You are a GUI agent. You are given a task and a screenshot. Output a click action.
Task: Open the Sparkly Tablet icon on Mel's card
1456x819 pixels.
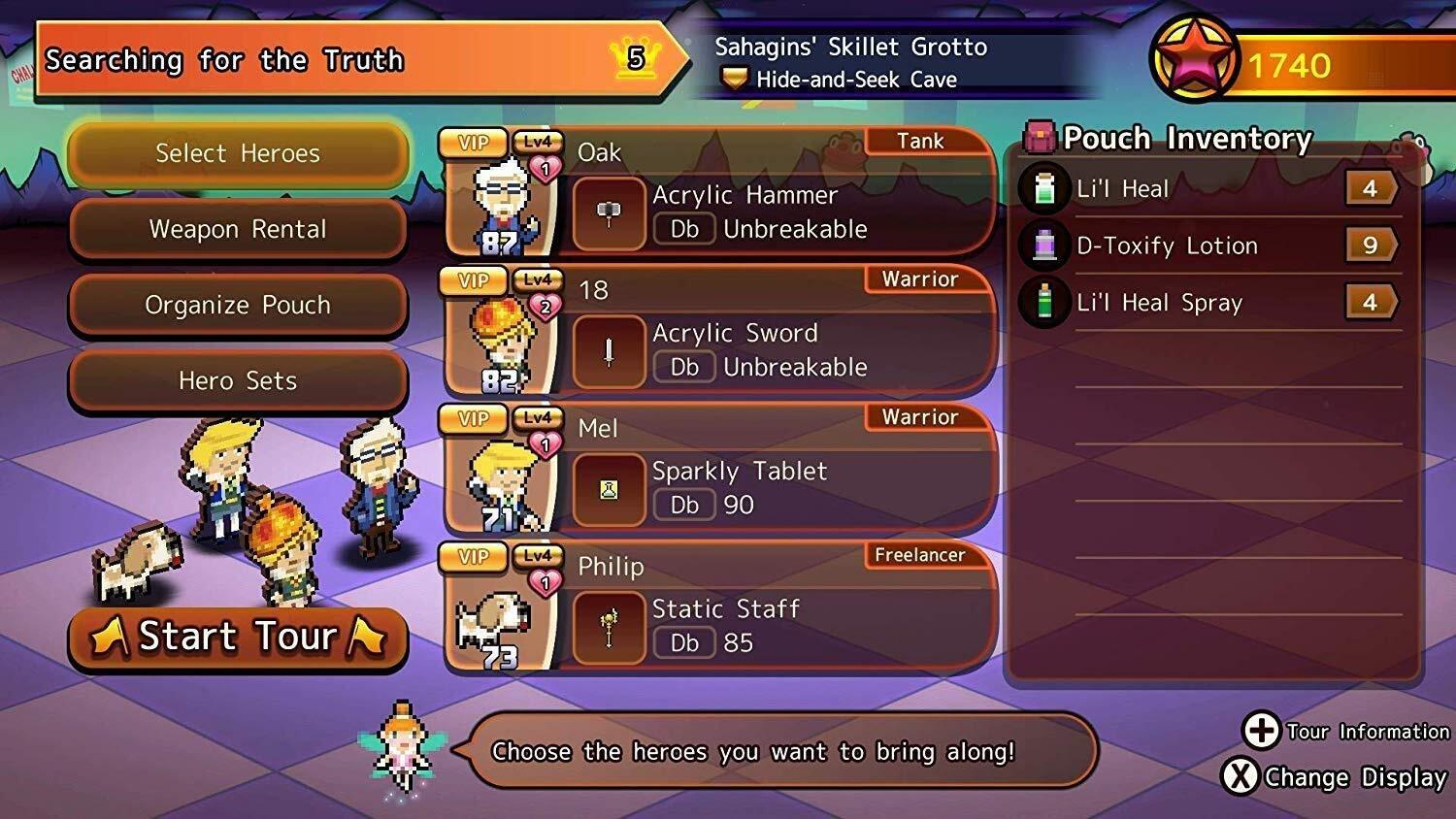608,489
